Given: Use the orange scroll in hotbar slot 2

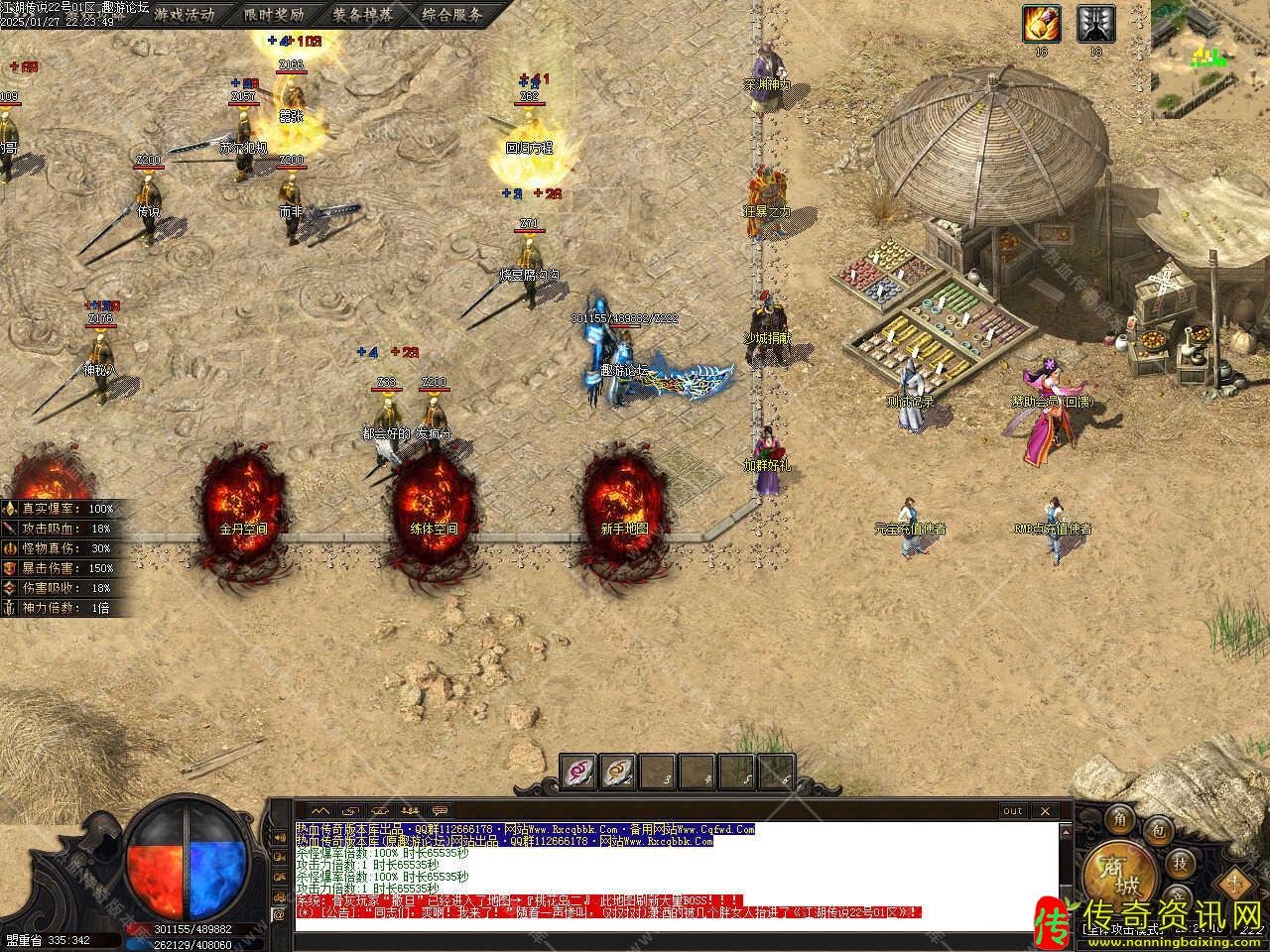Looking at the screenshot, I should (x=619, y=771).
